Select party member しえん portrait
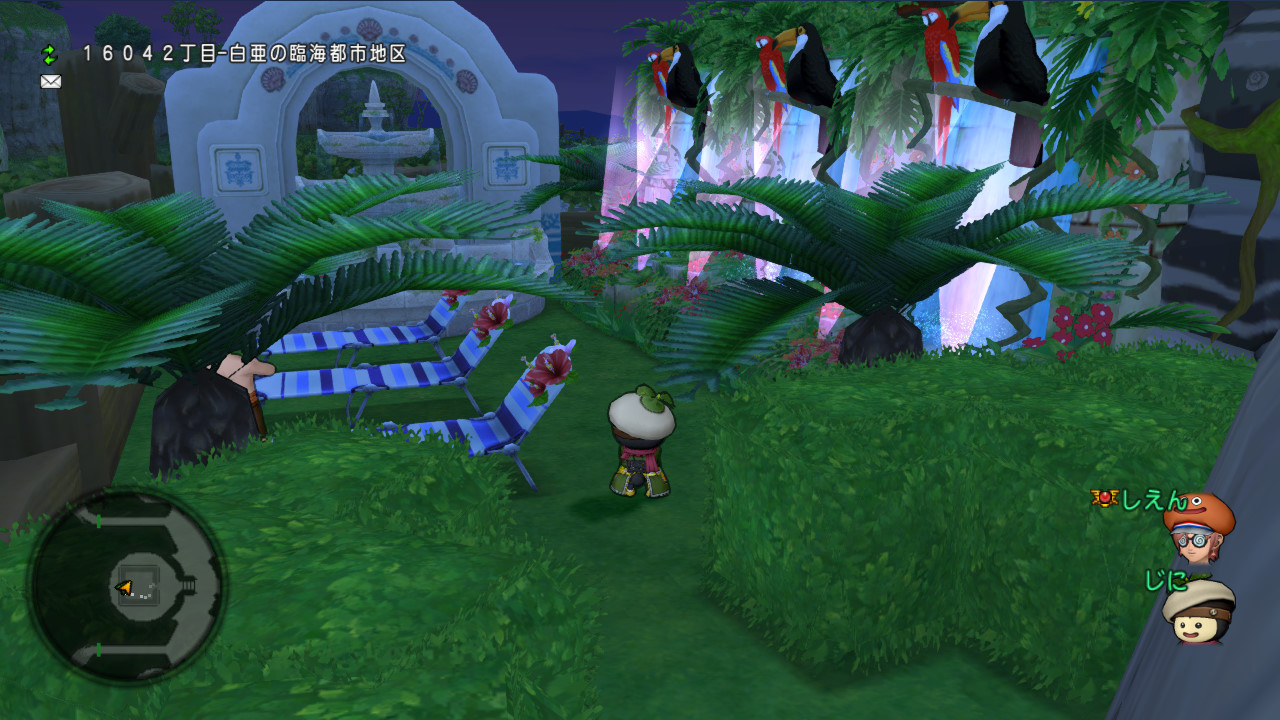The width and height of the screenshot is (1280, 720). point(1198,529)
